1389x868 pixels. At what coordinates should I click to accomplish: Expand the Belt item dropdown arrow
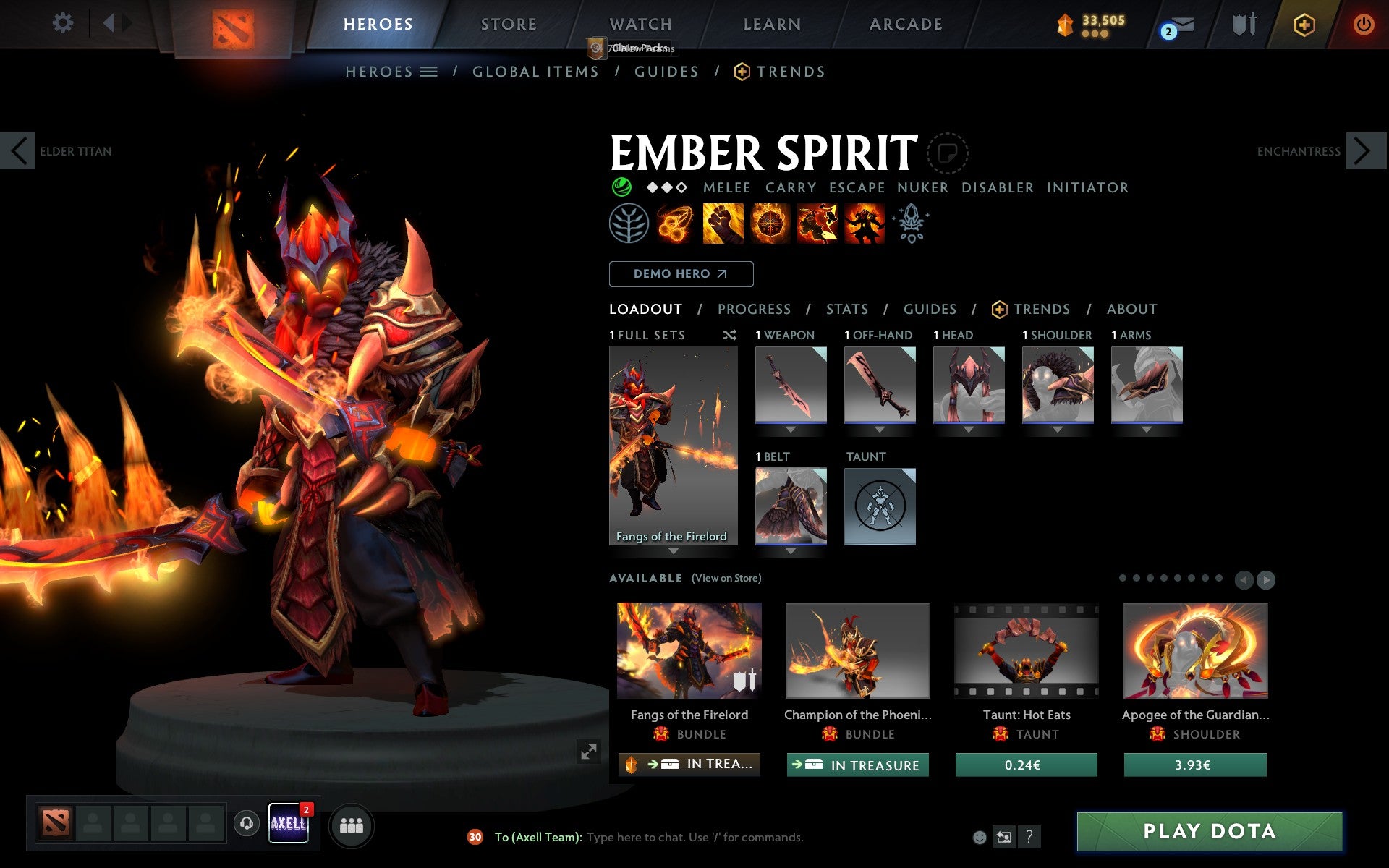coord(791,550)
